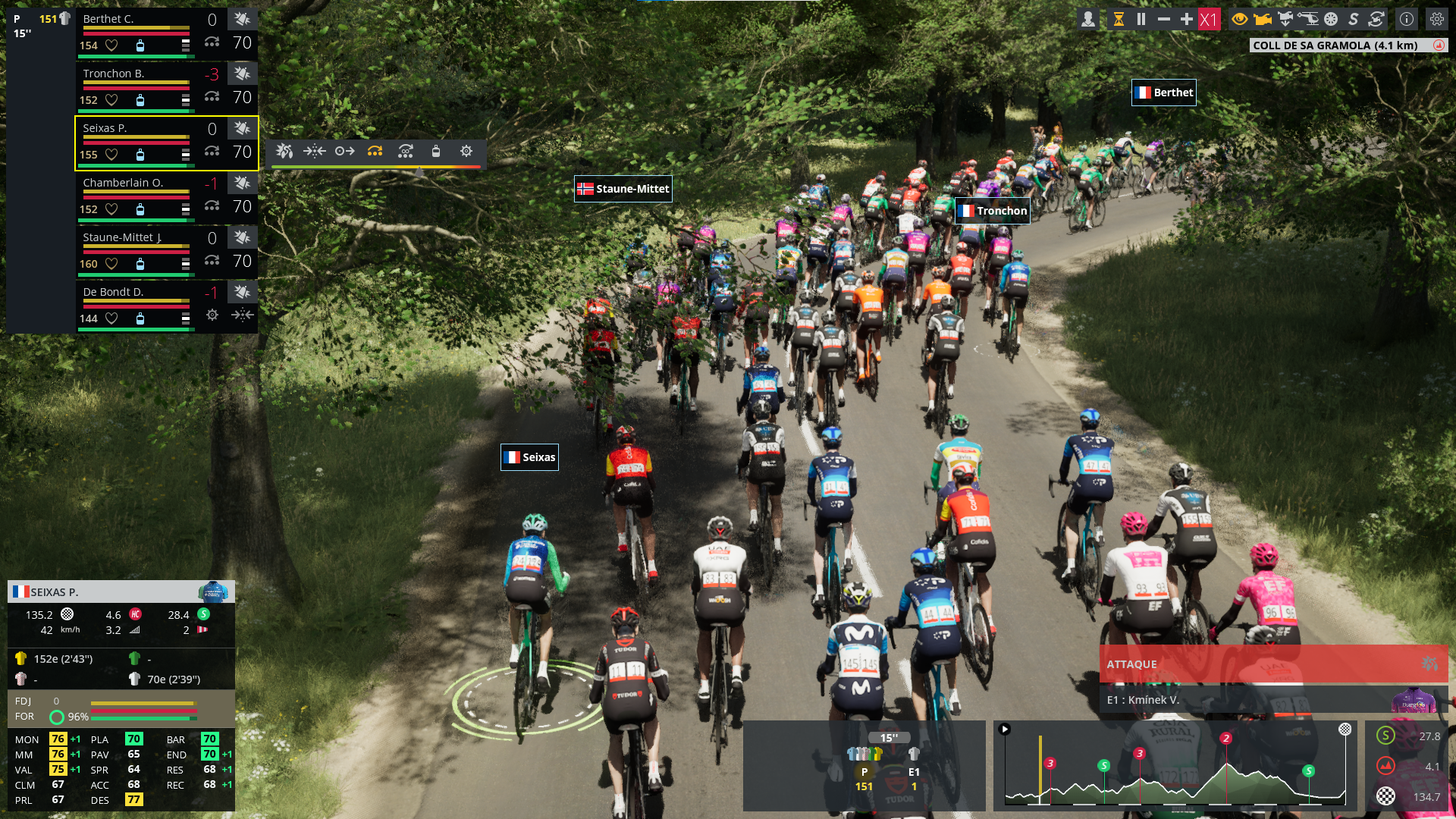
Task: Pause the race simulation
Action: tap(1141, 20)
